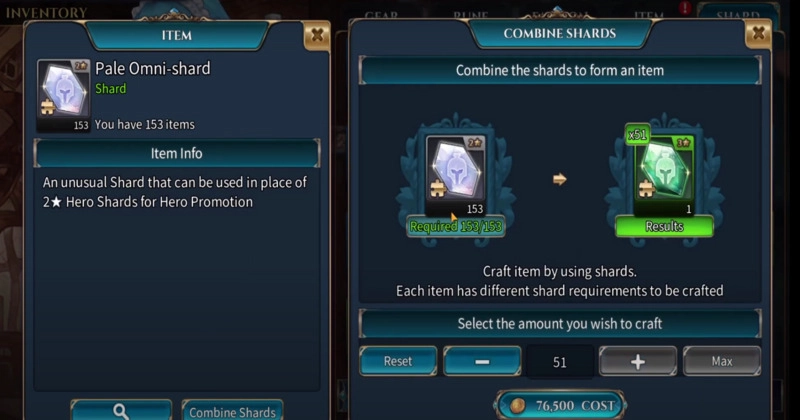The image size is (800, 420).
Task: Switch to the Rune inventory tab
Action: click(469, 15)
